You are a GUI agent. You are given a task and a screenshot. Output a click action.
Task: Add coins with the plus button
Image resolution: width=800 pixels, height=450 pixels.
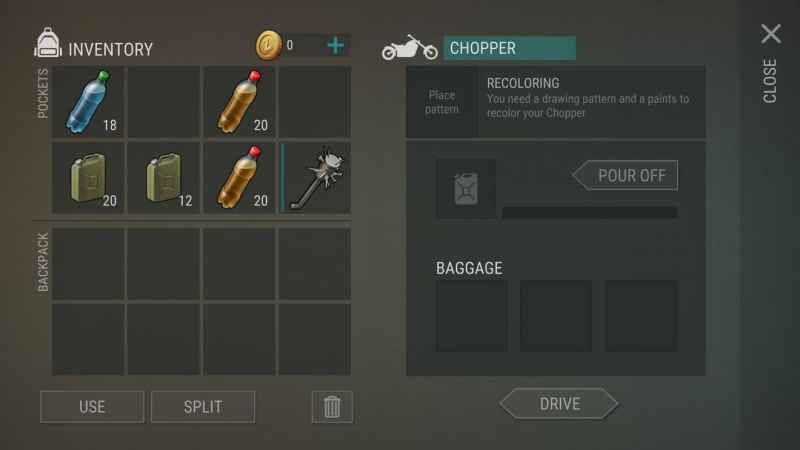point(336,45)
